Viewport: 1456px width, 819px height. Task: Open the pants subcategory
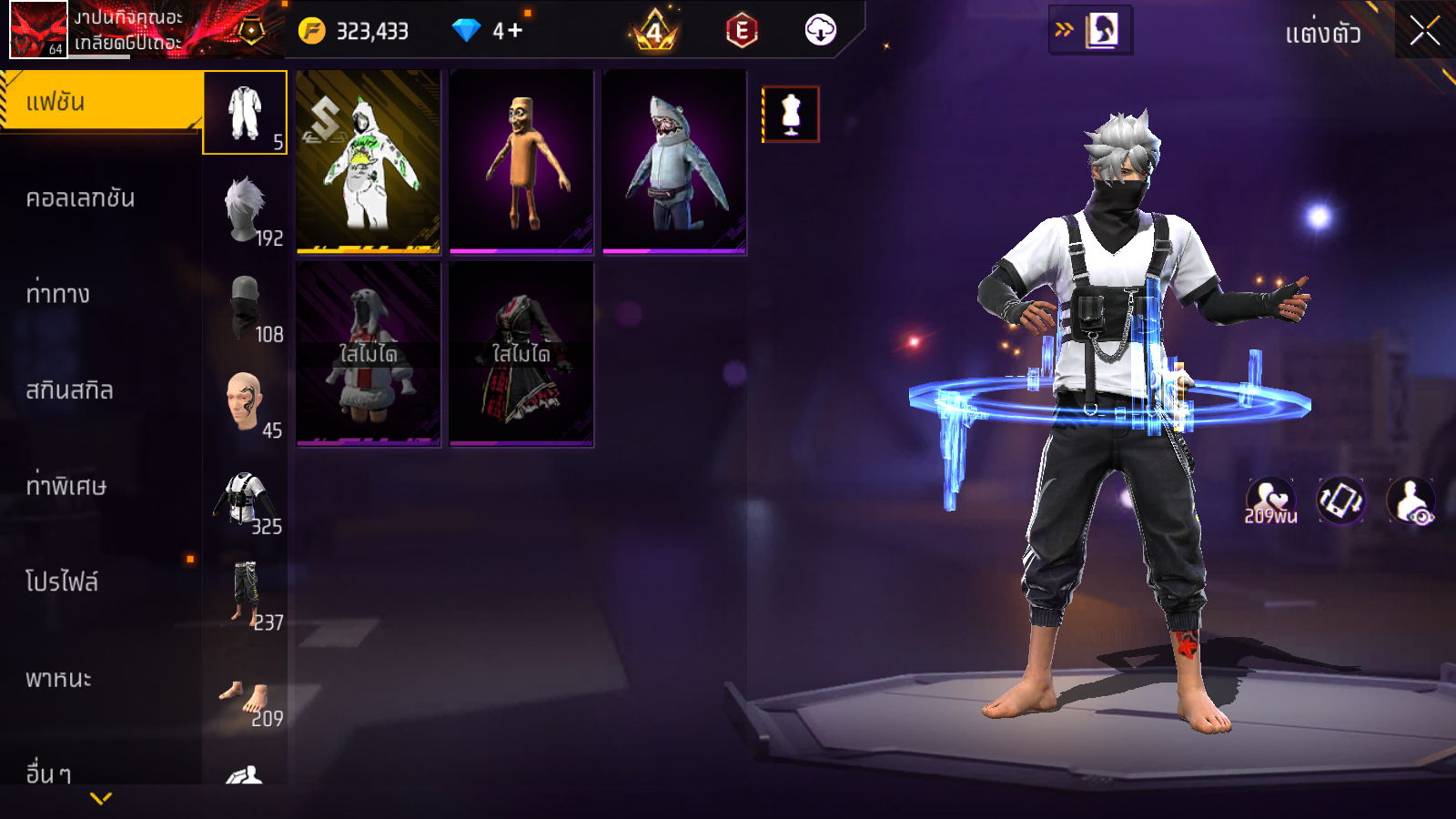[x=245, y=593]
